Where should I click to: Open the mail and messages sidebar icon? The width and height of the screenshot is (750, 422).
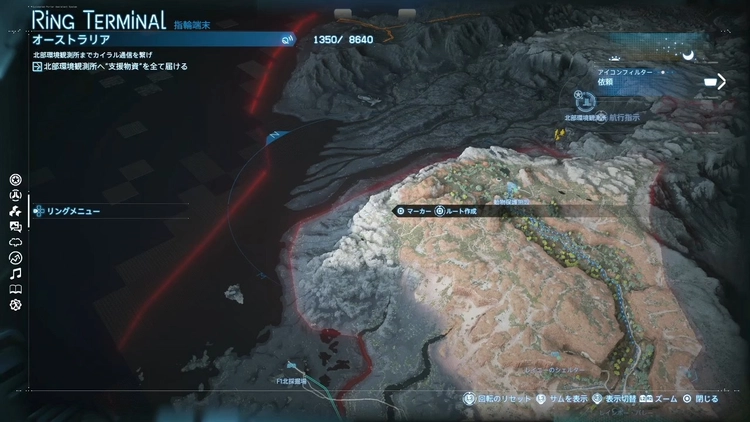tap(15, 227)
